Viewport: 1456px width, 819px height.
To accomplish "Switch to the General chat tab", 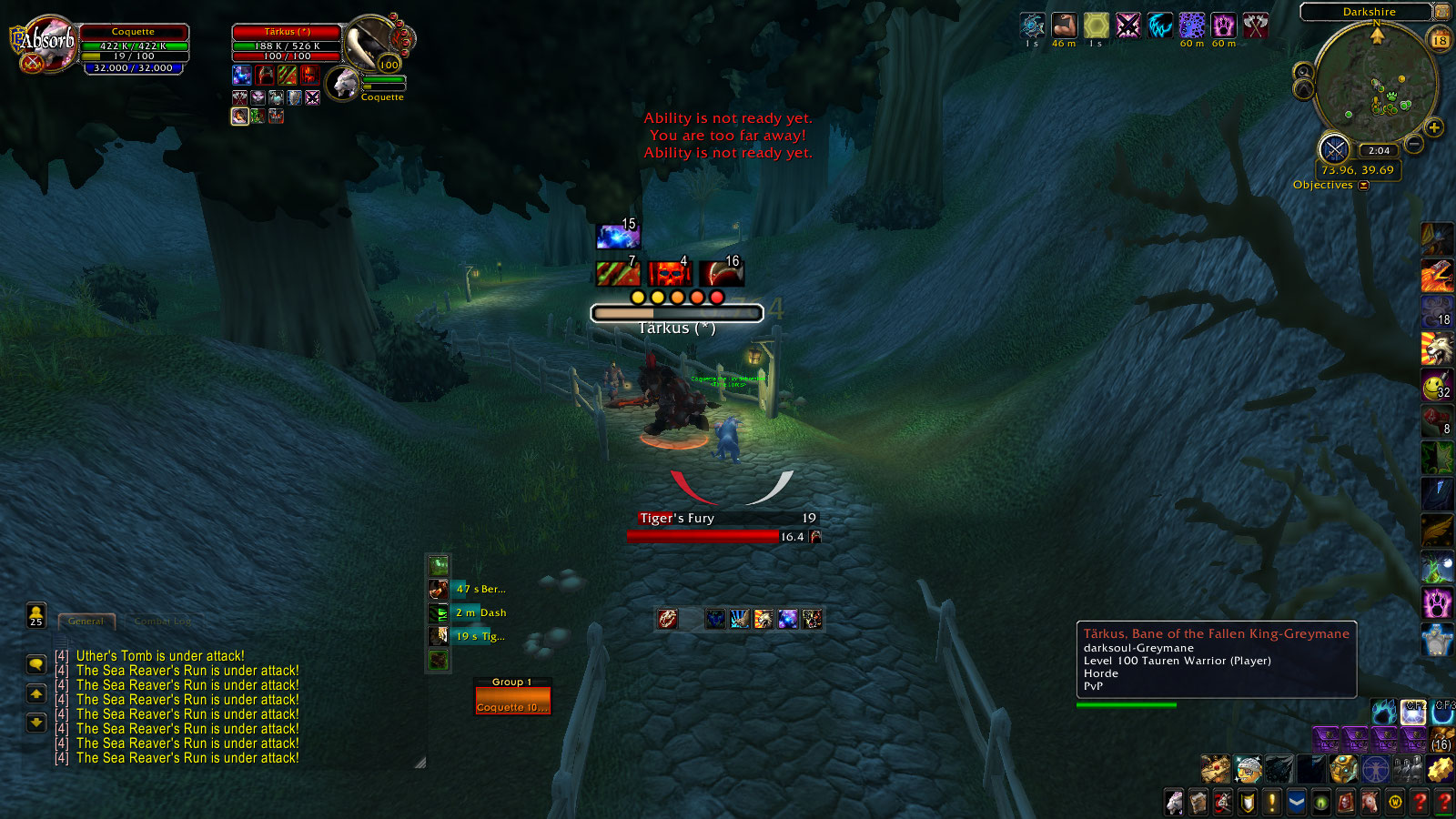I will coord(86,622).
